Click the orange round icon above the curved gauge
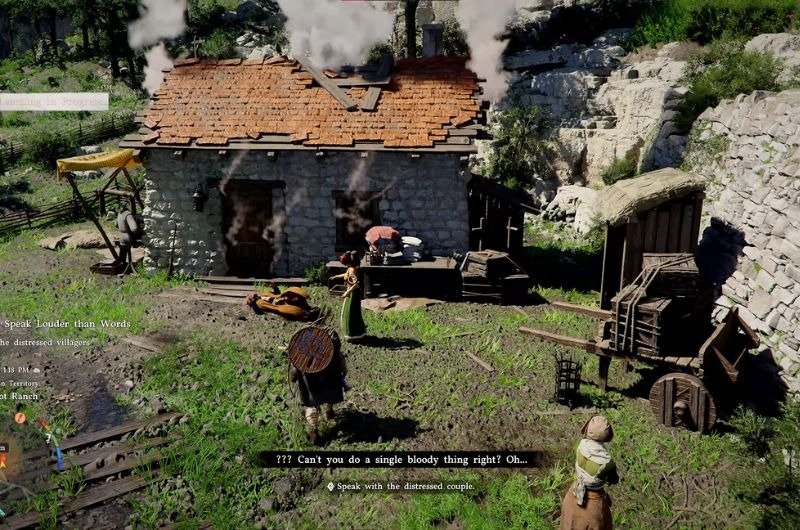This screenshot has width=800, height=530. 20,418
